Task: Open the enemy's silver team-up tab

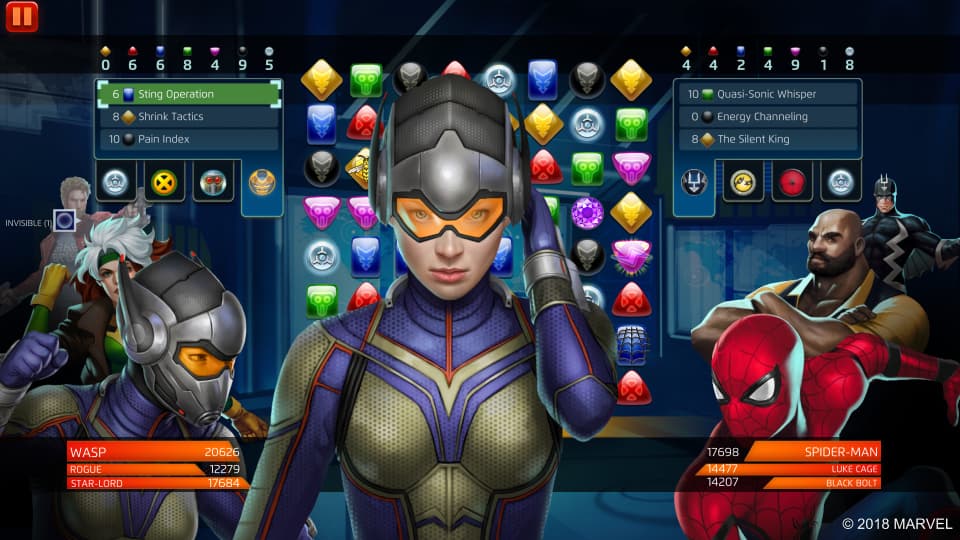Action: (x=840, y=182)
